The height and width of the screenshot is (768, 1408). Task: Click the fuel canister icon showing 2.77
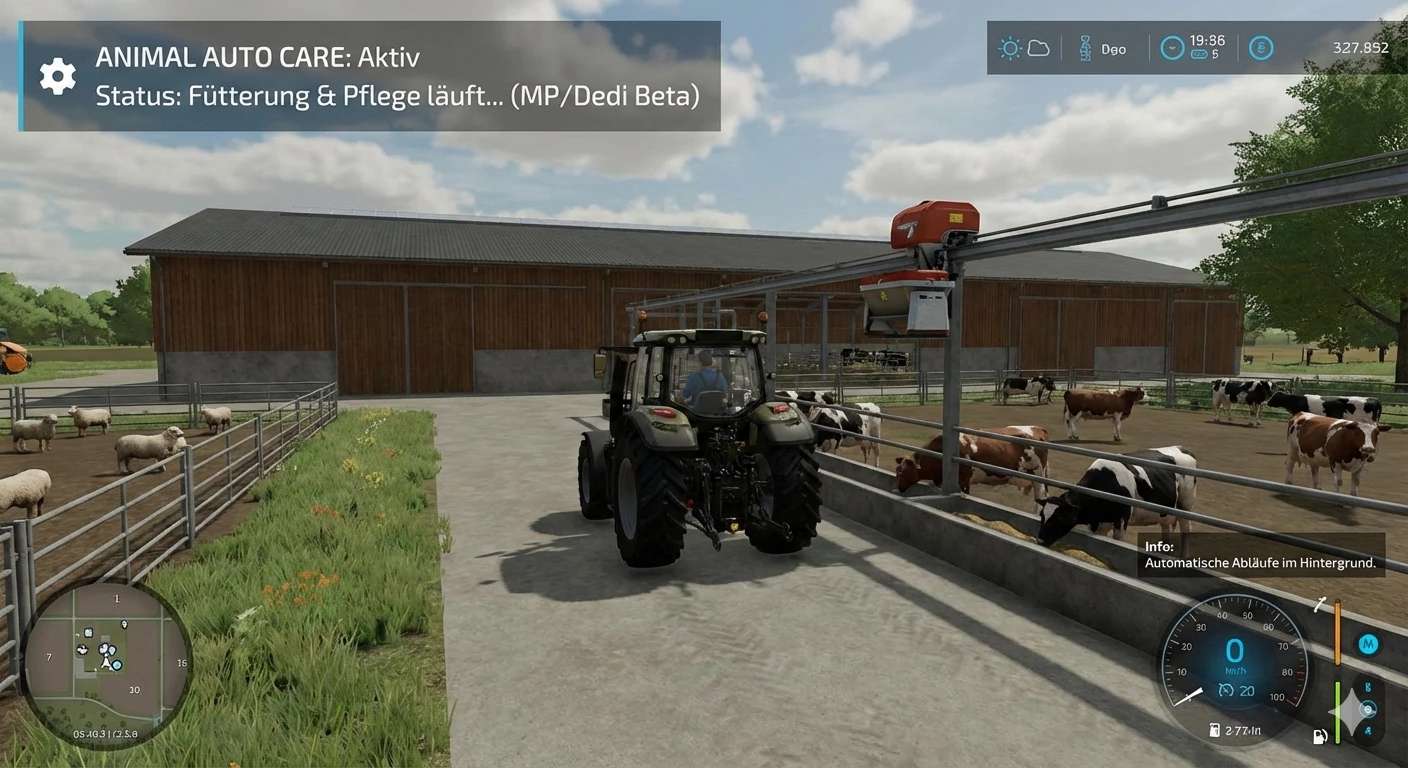(1213, 730)
